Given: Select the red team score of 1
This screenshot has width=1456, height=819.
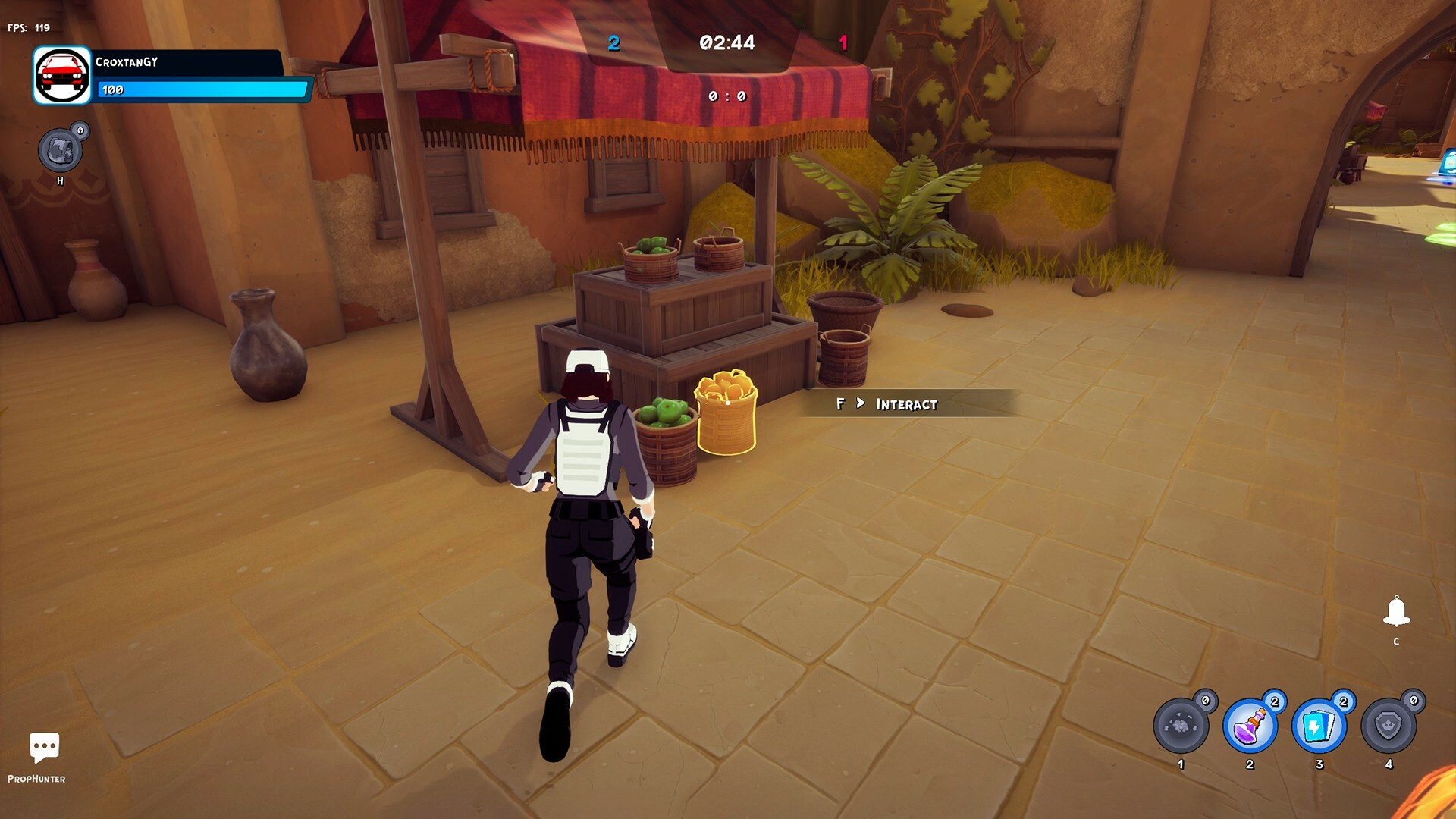Looking at the screenshot, I should pyautogui.click(x=843, y=43).
